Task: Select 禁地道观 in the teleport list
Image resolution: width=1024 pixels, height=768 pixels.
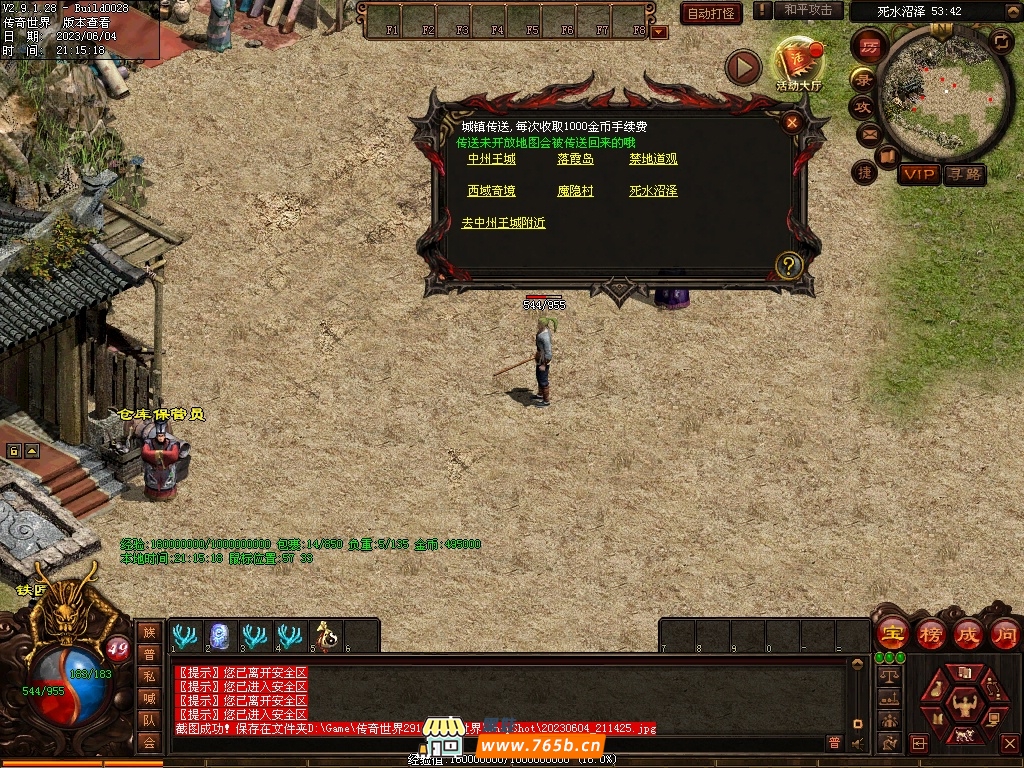Action: (x=653, y=159)
